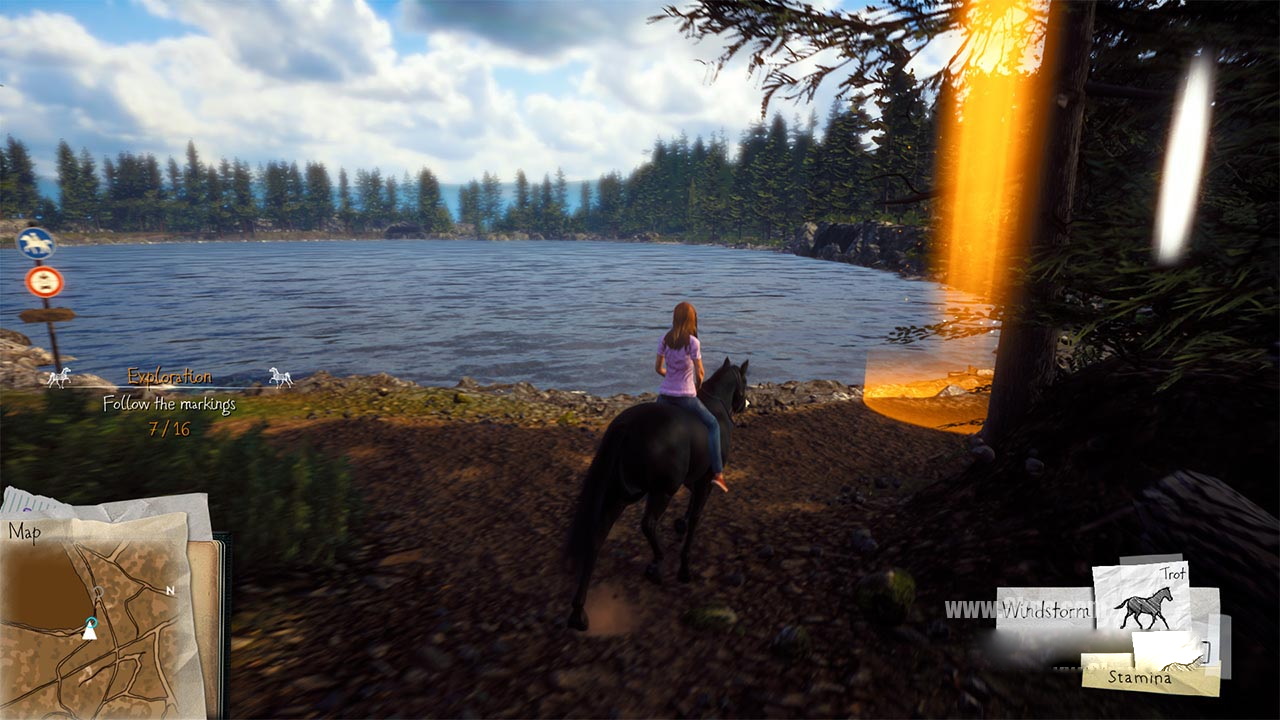Select the Windstorm horse name tag
Image resolution: width=1280 pixels, height=720 pixels.
pos(1045,609)
